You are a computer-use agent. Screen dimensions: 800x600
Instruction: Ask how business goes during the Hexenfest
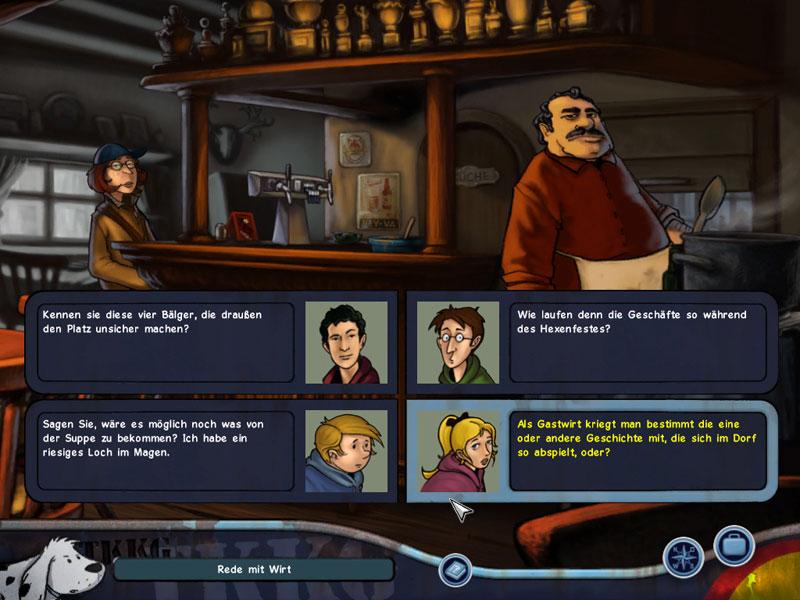click(x=637, y=342)
